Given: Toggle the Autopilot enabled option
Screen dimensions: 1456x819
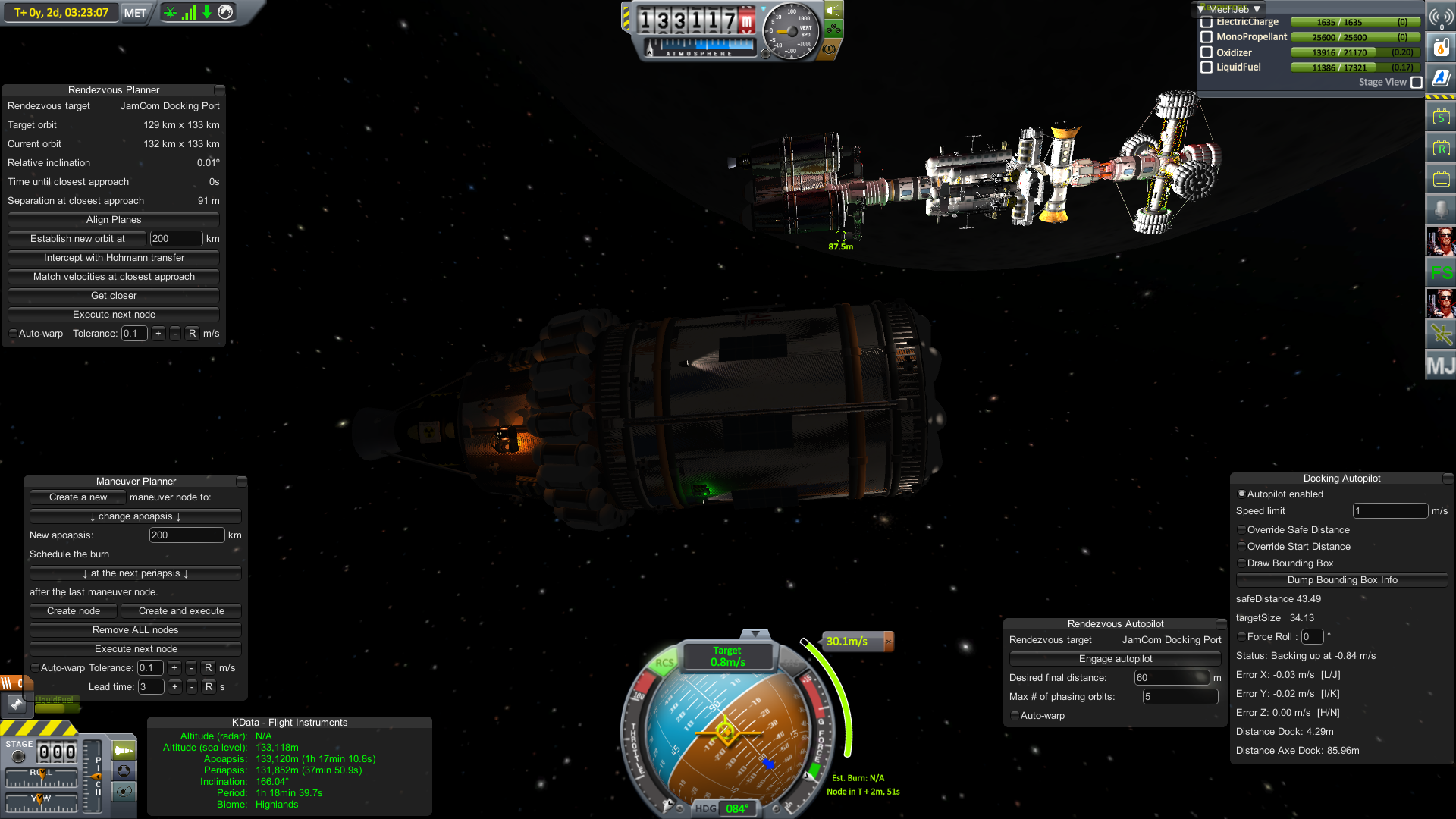Looking at the screenshot, I should (1242, 494).
